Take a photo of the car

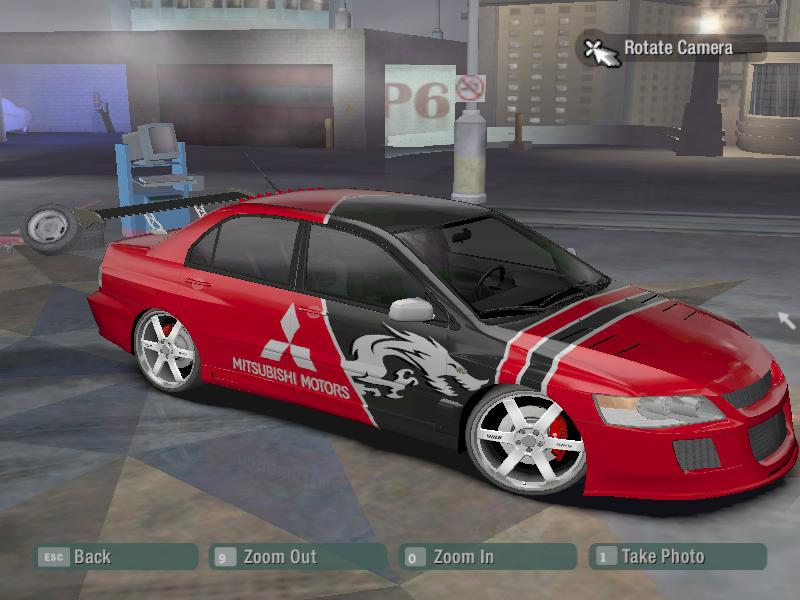[x=662, y=557]
